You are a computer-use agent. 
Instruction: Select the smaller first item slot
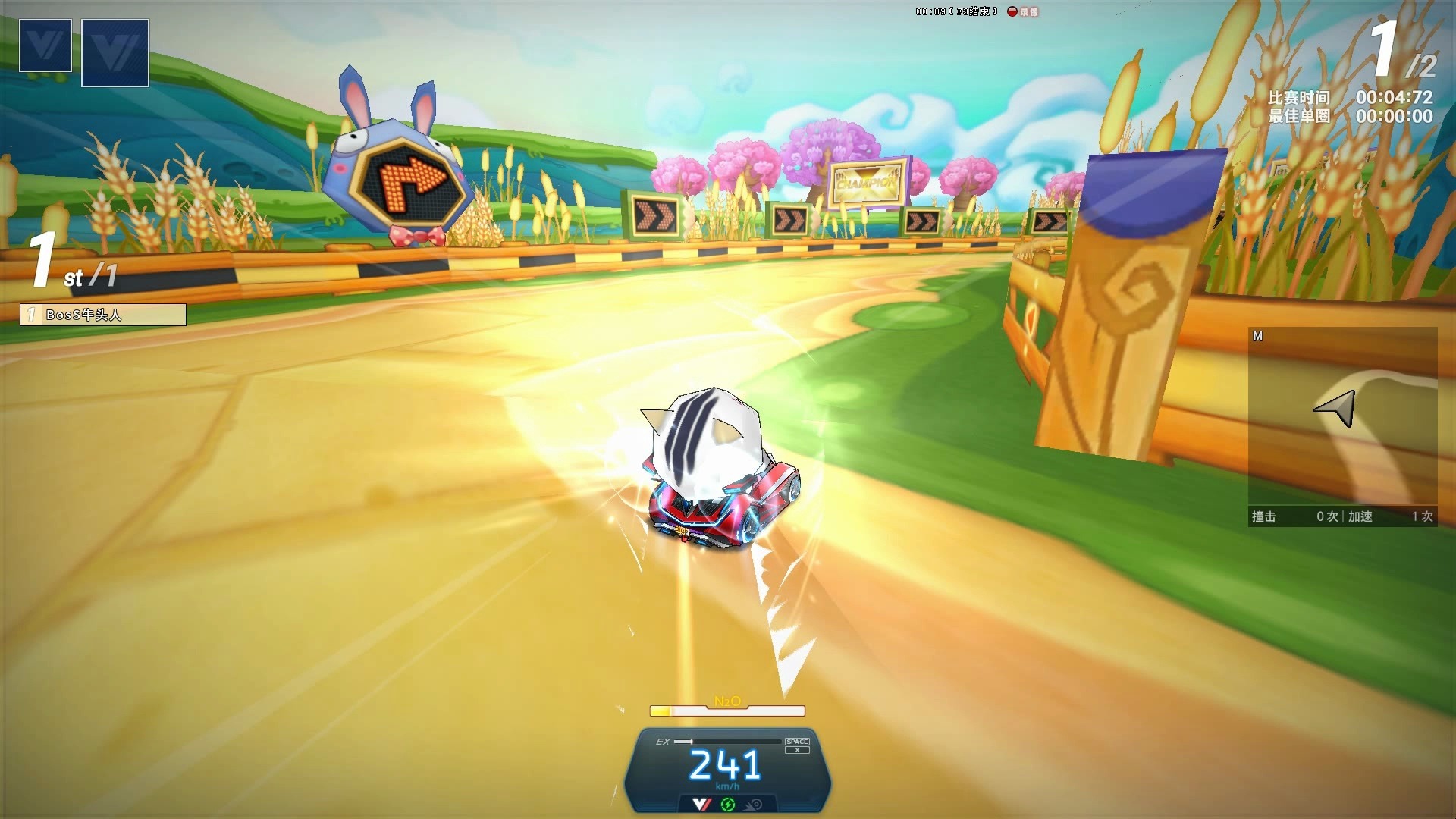tap(45, 45)
